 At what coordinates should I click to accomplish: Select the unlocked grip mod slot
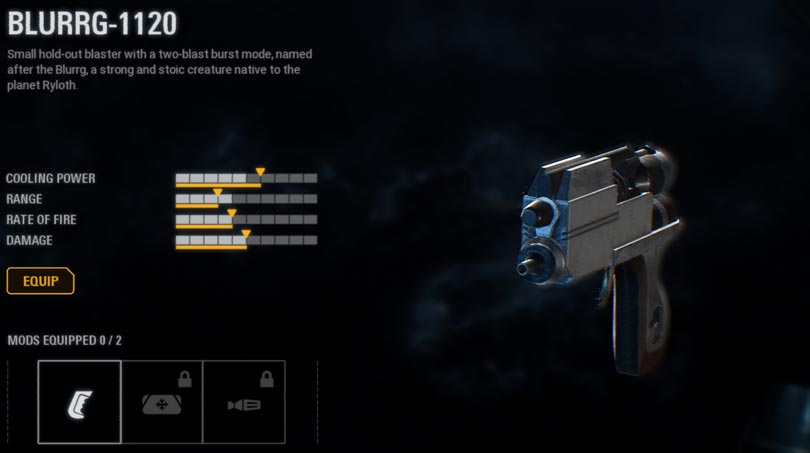point(80,403)
